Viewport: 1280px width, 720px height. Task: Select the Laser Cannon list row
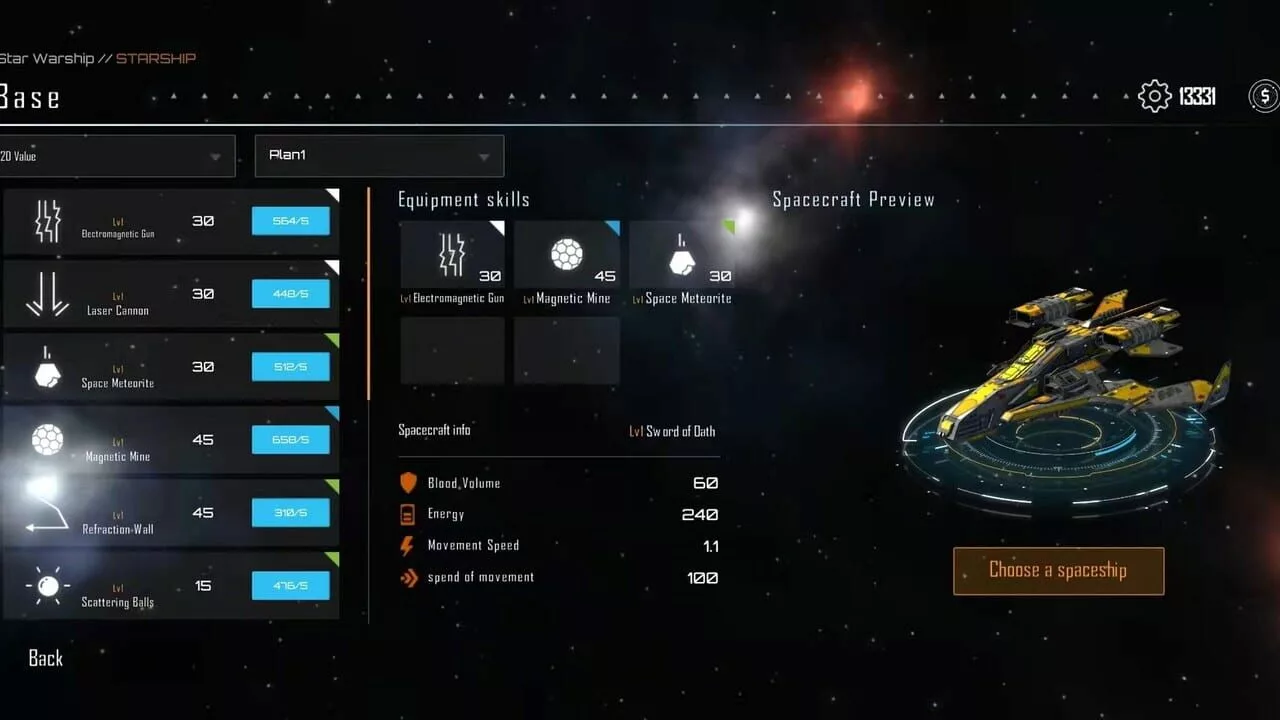click(120, 295)
